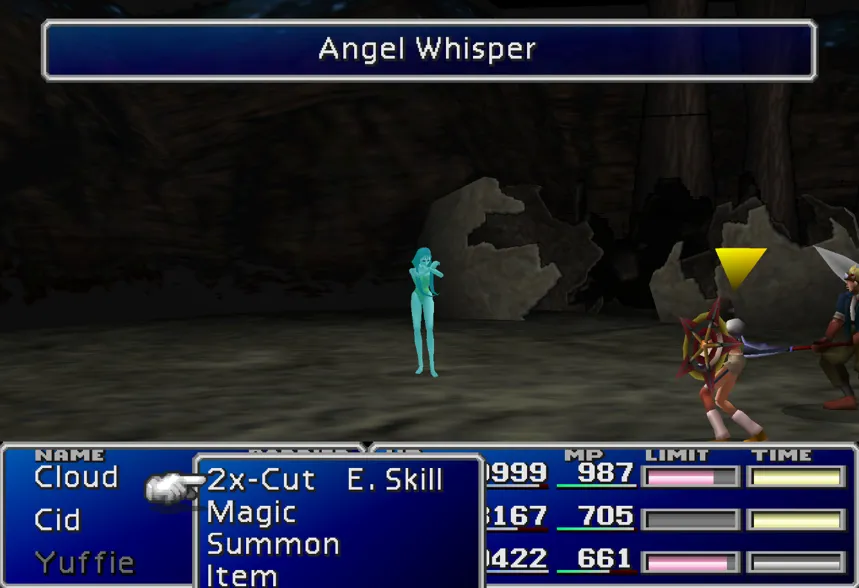Choose Cid in the party list
859x588 pixels.
point(57,520)
